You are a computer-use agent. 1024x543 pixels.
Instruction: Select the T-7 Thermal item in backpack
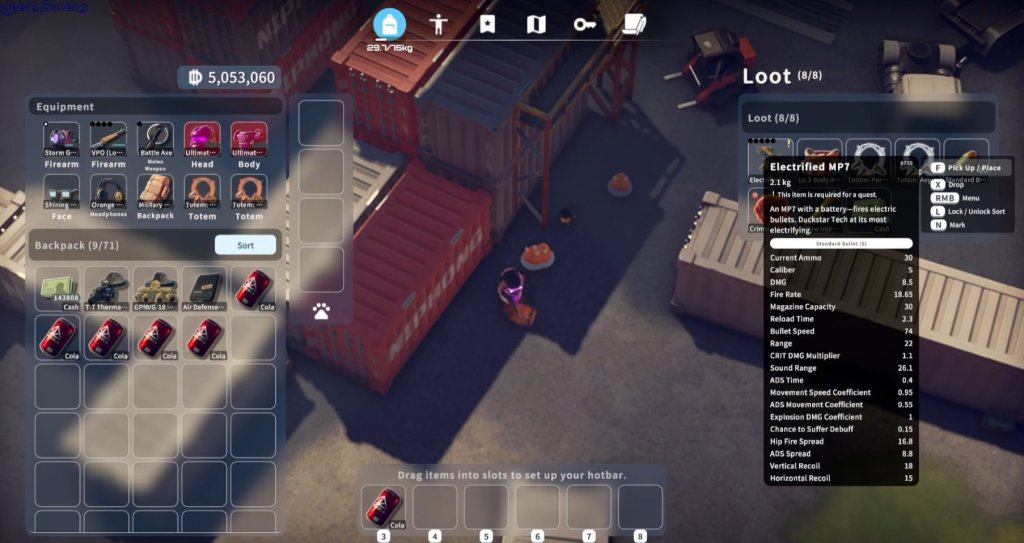[108, 287]
